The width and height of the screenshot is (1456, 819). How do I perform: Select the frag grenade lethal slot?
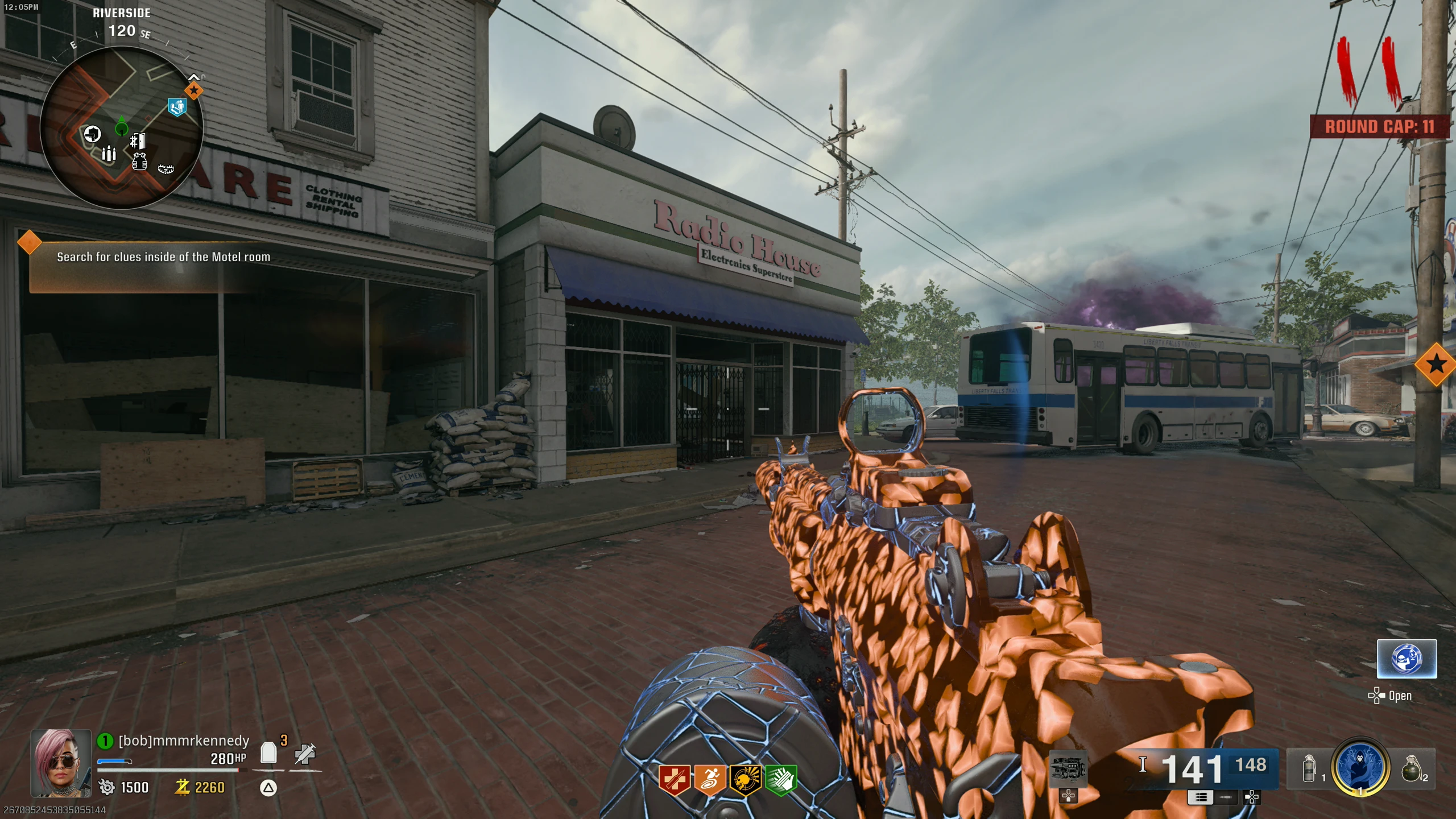[x=1412, y=768]
